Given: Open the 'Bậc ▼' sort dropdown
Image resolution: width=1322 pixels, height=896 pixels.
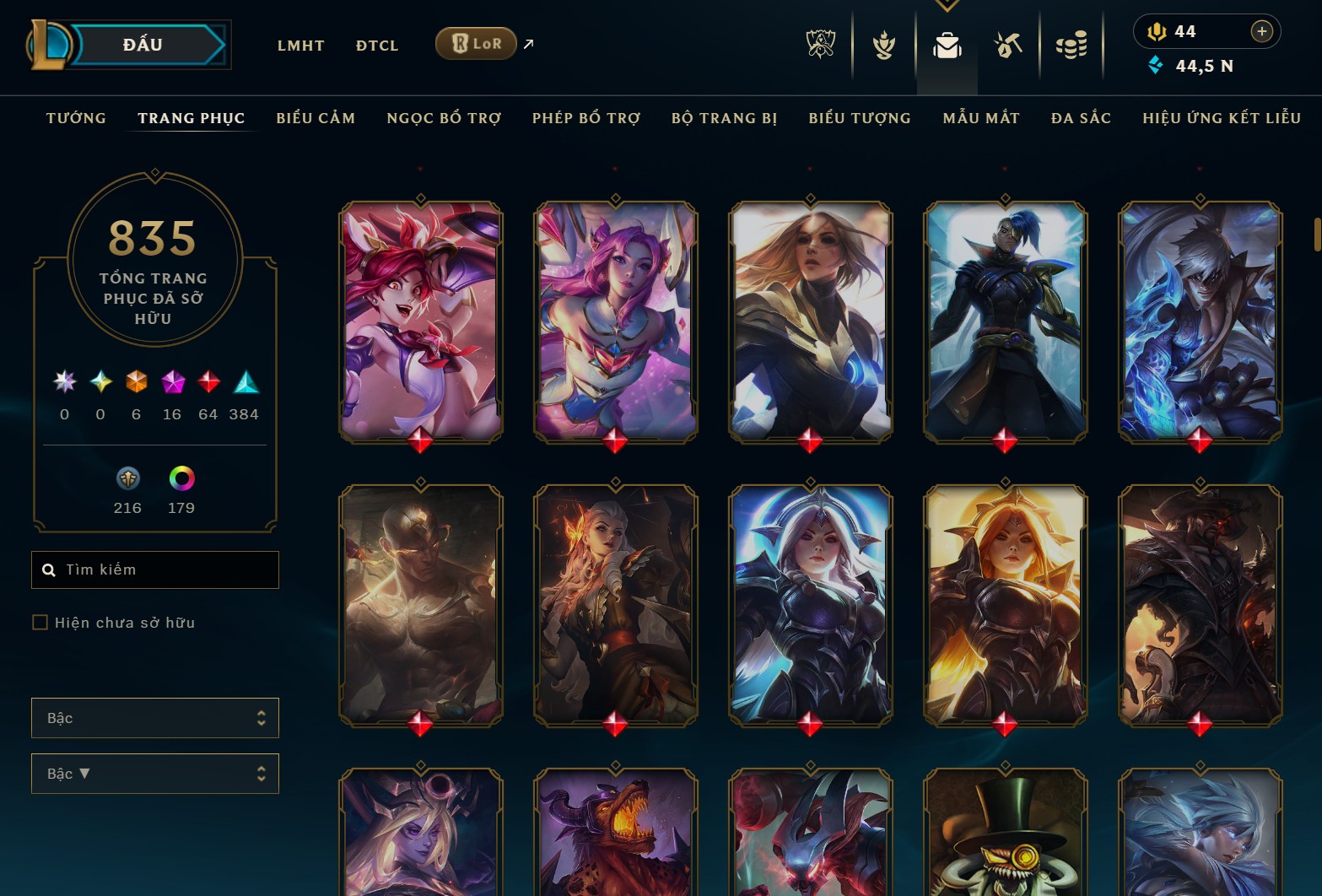Looking at the screenshot, I should tap(154, 773).
